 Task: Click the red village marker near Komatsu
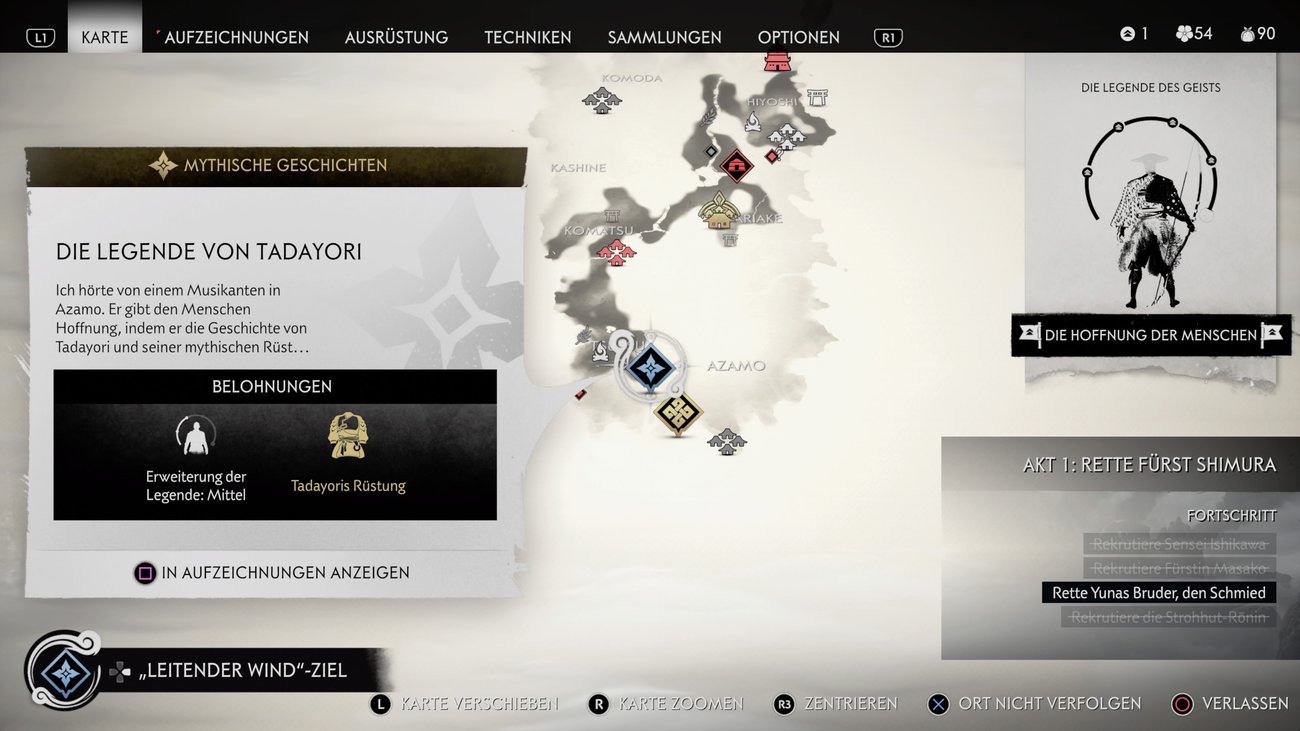tap(616, 251)
